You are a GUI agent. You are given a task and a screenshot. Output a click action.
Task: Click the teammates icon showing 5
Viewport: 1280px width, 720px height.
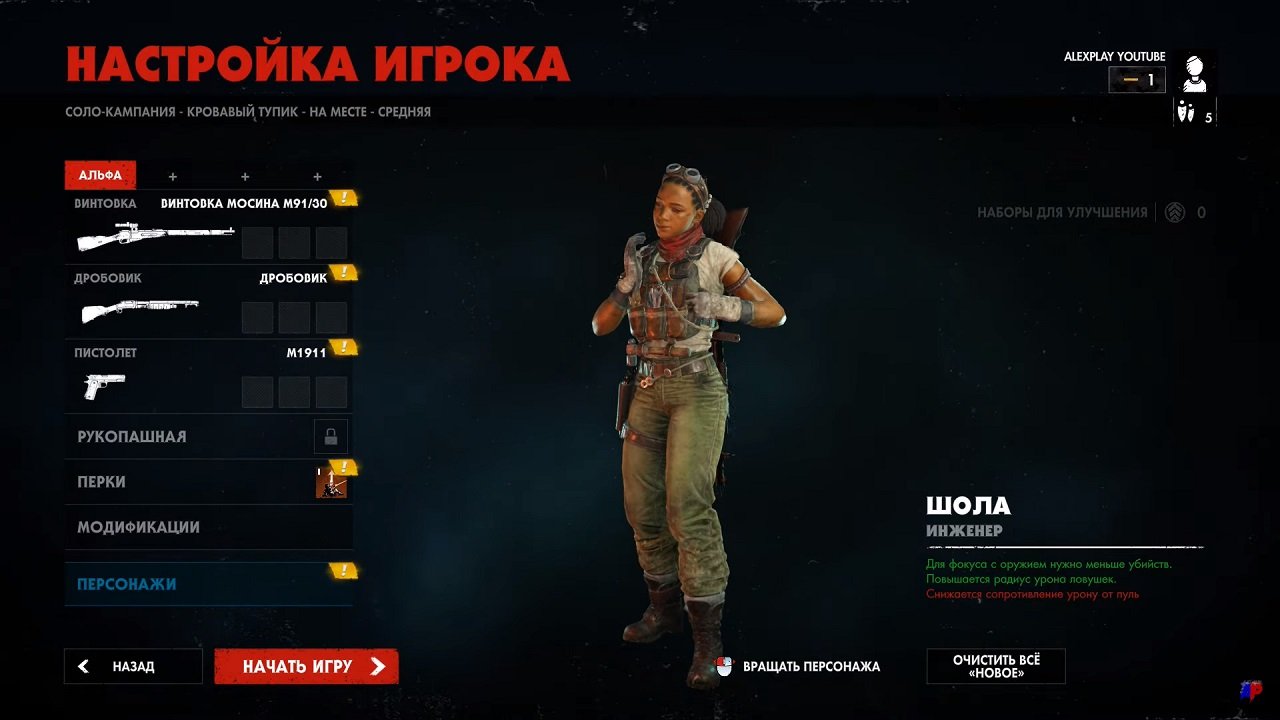tap(1188, 113)
